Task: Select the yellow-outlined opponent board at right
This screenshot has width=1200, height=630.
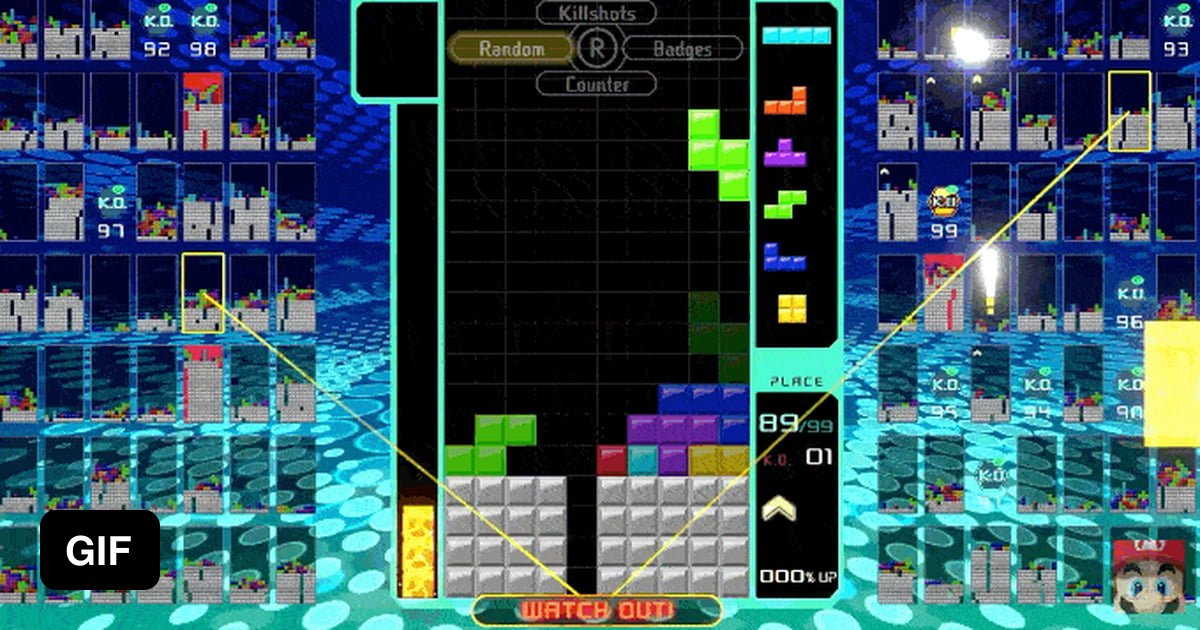Action: coord(1129,111)
